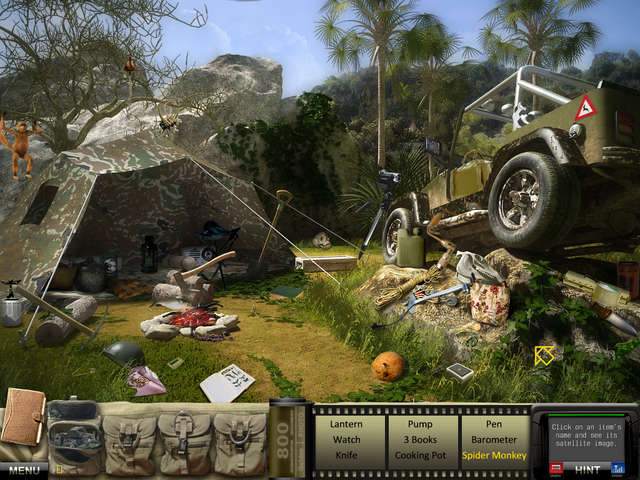
Task: Open the leather journal notebook
Action: (22, 418)
